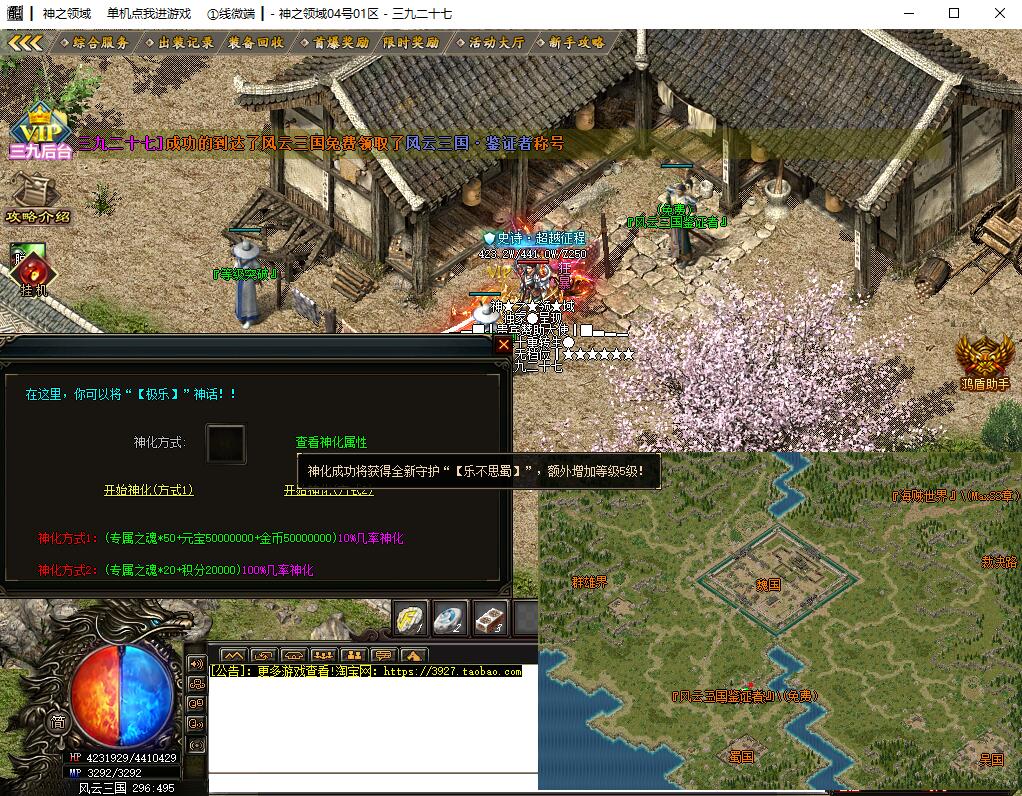Open the 限时奖励 menu
1022x796 pixels.
click(x=410, y=43)
